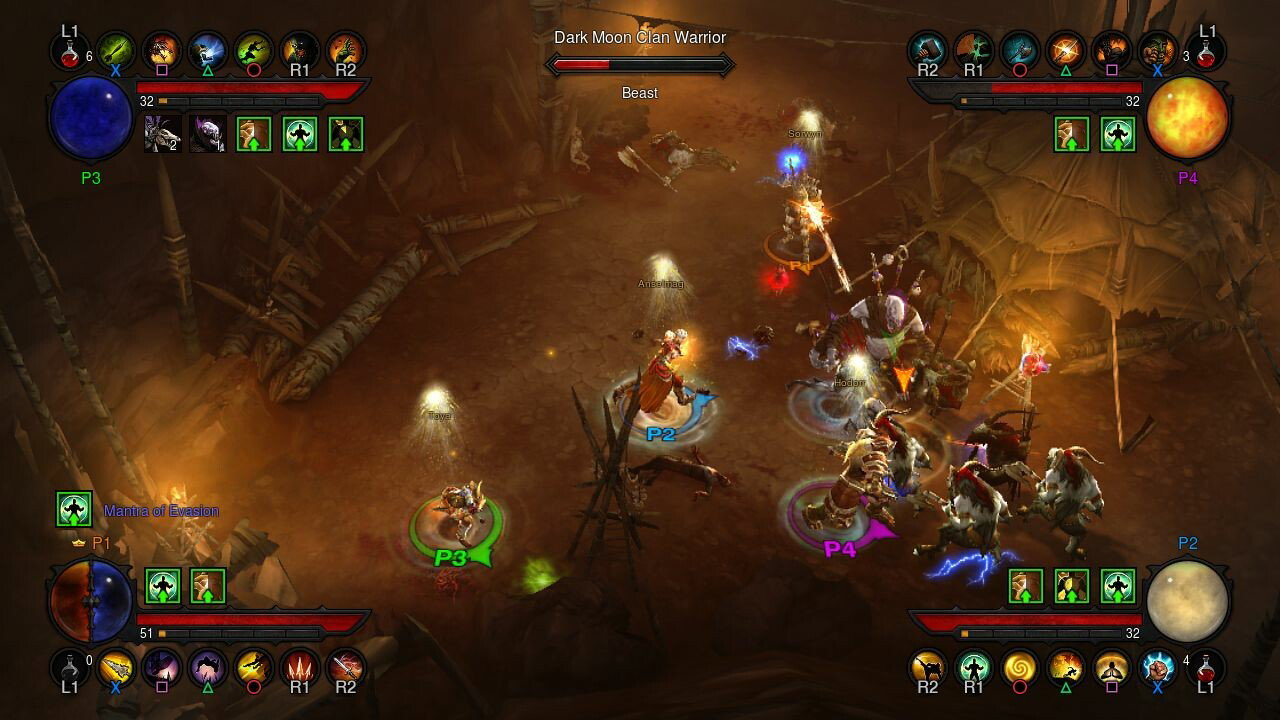Select the Mantra of Evasion notification icon
Viewport: 1280px width, 720px height.
tap(75, 510)
